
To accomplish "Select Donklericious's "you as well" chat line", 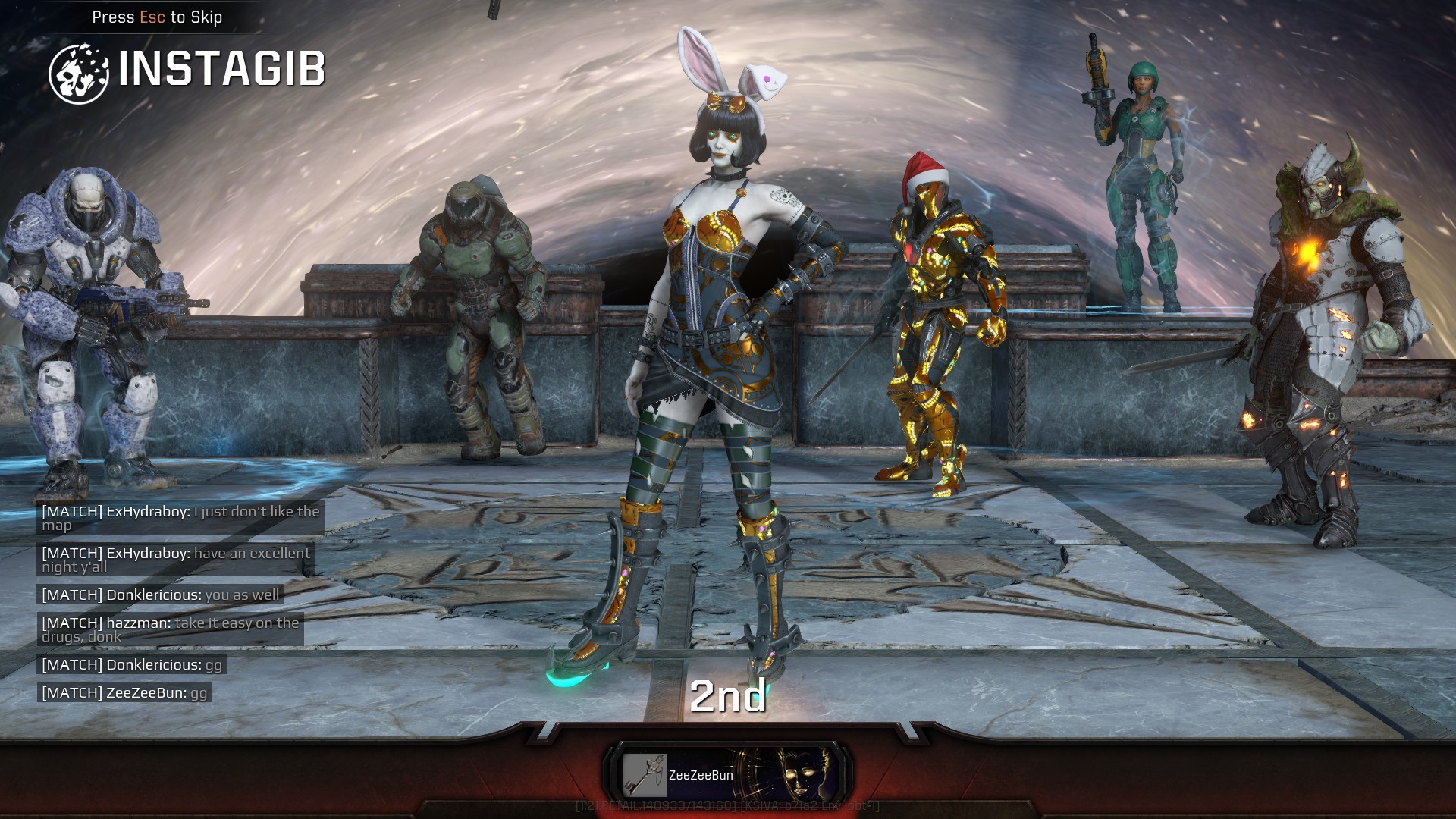I will click(161, 595).
